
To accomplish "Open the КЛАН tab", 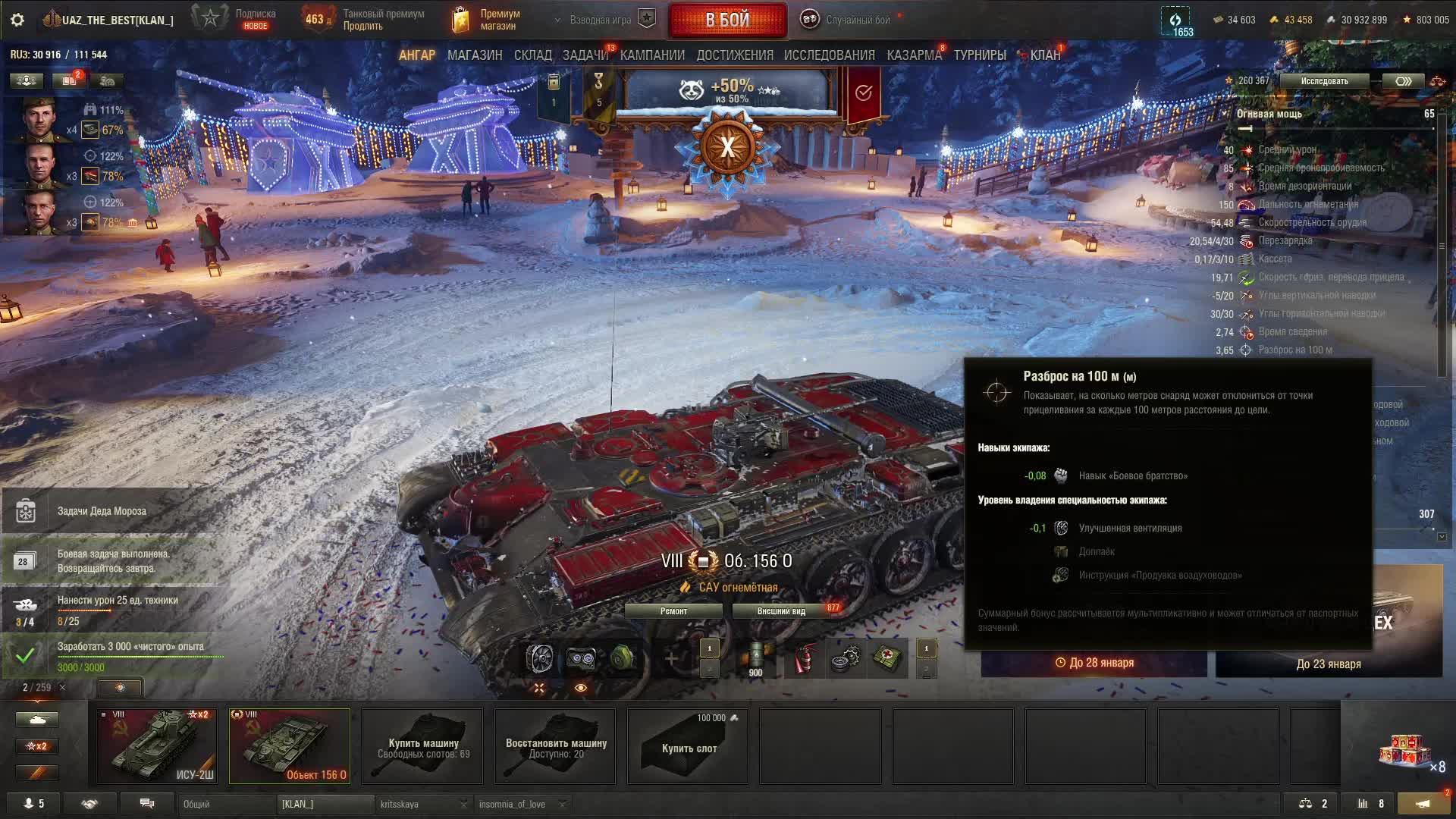I will (x=1044, y=55).
